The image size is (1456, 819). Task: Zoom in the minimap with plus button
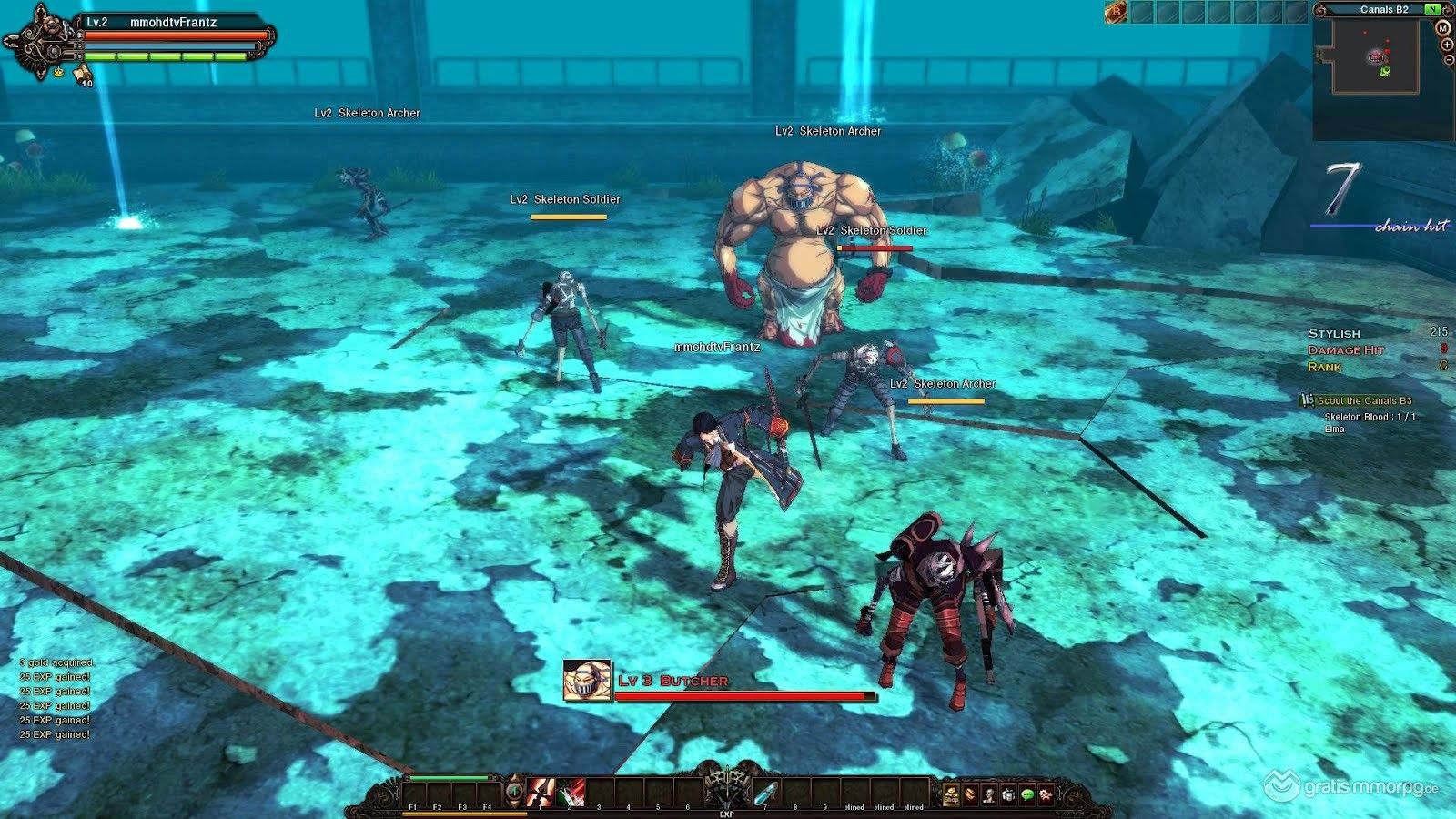pyautogui.click(x=1447, y=45)
